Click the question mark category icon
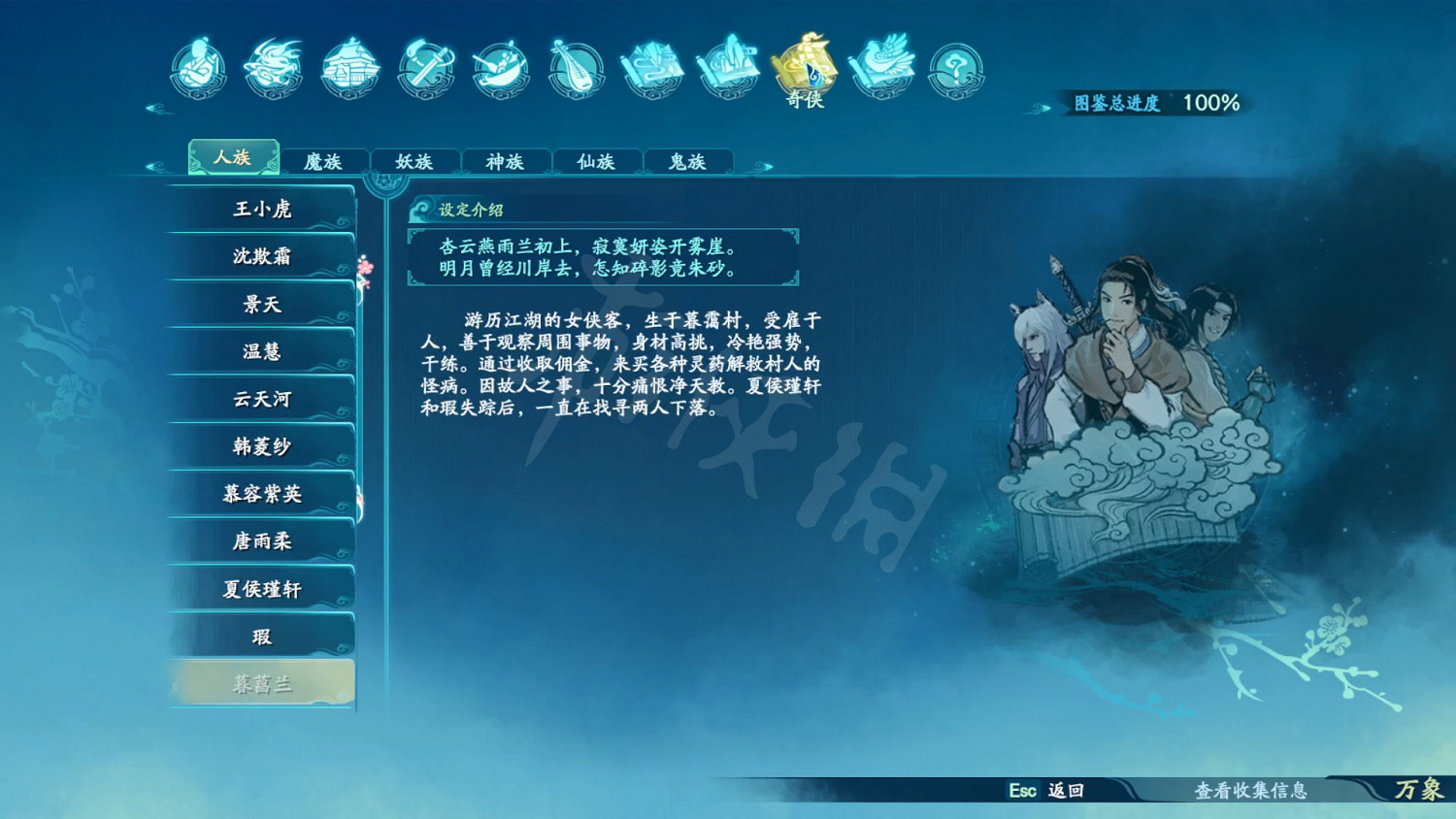Image resolution: width=1456 pixels, height=819 pixels. [x=955, y=68]
